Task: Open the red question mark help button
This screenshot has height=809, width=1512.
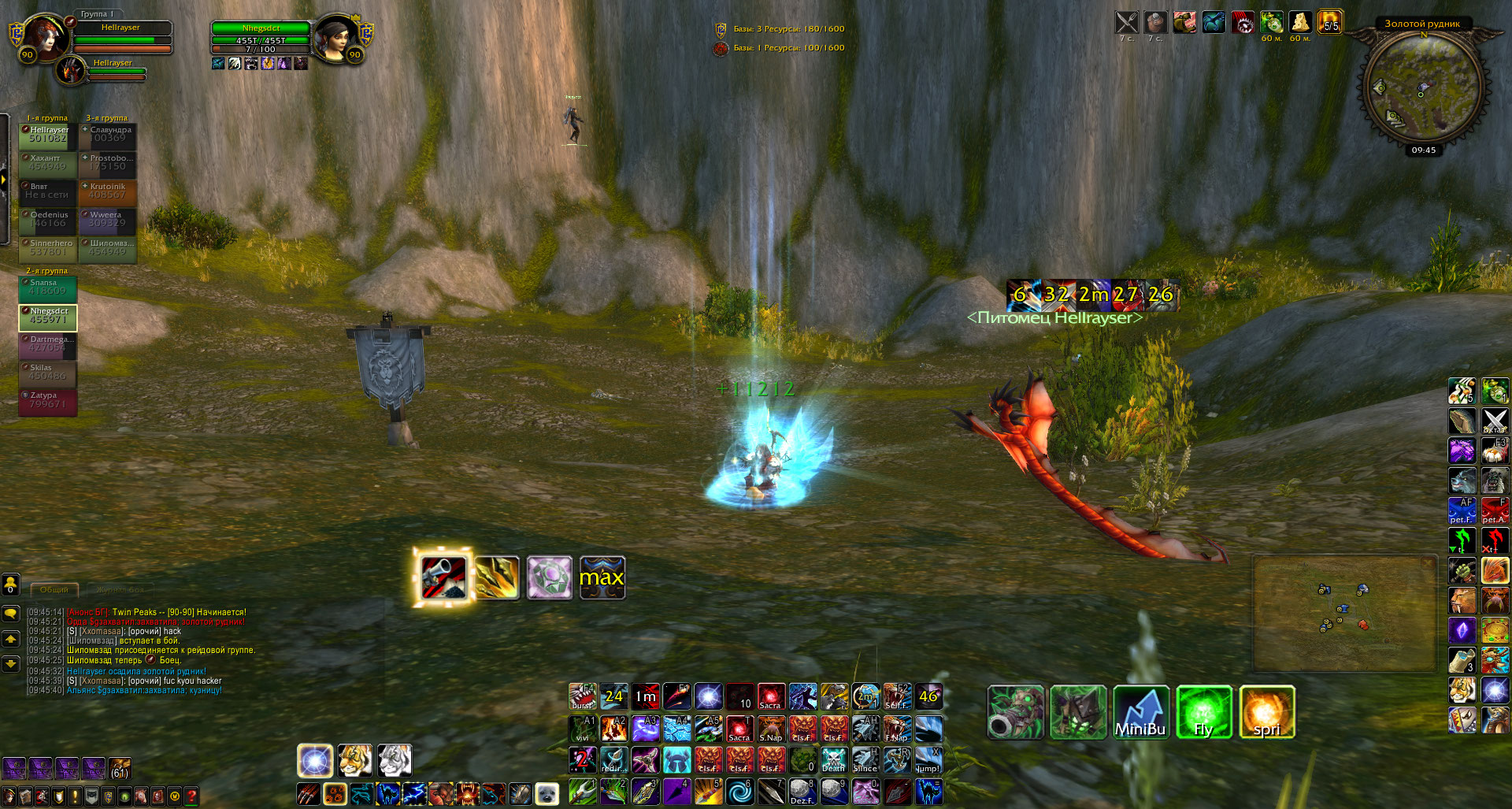Action: click(191, 796)
